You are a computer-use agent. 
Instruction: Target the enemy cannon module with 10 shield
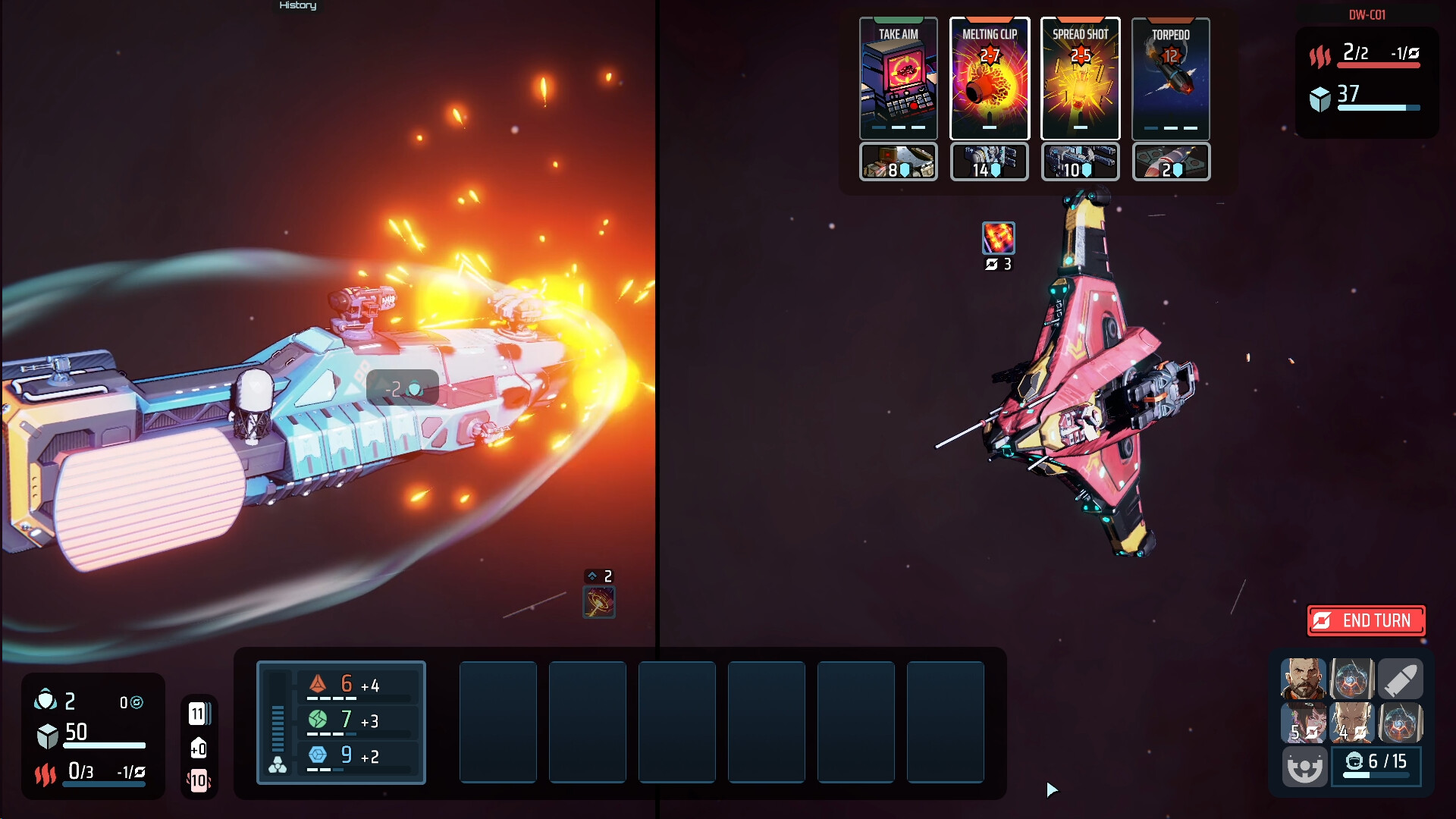pos(1080,162)
